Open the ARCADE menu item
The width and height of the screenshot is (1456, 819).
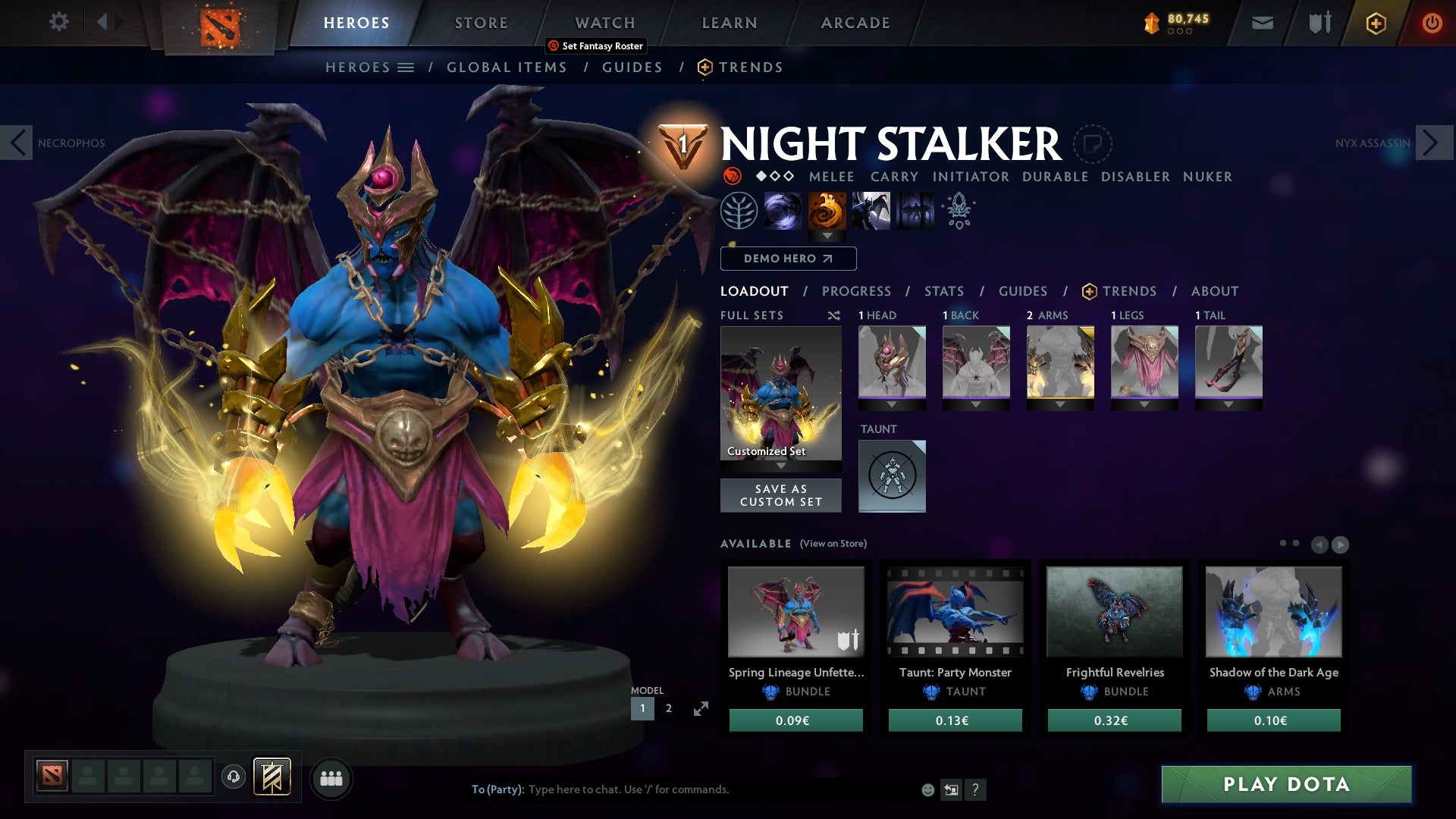pyautogui.click(x=855, y=22)
